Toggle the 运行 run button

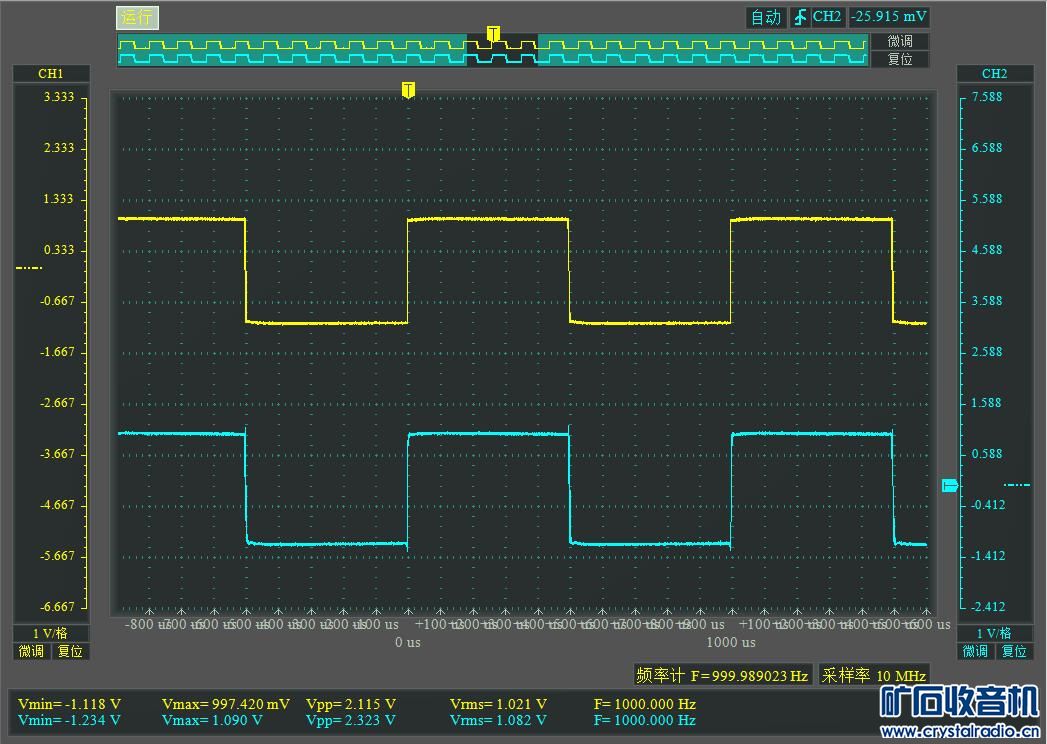click(138, 18)
